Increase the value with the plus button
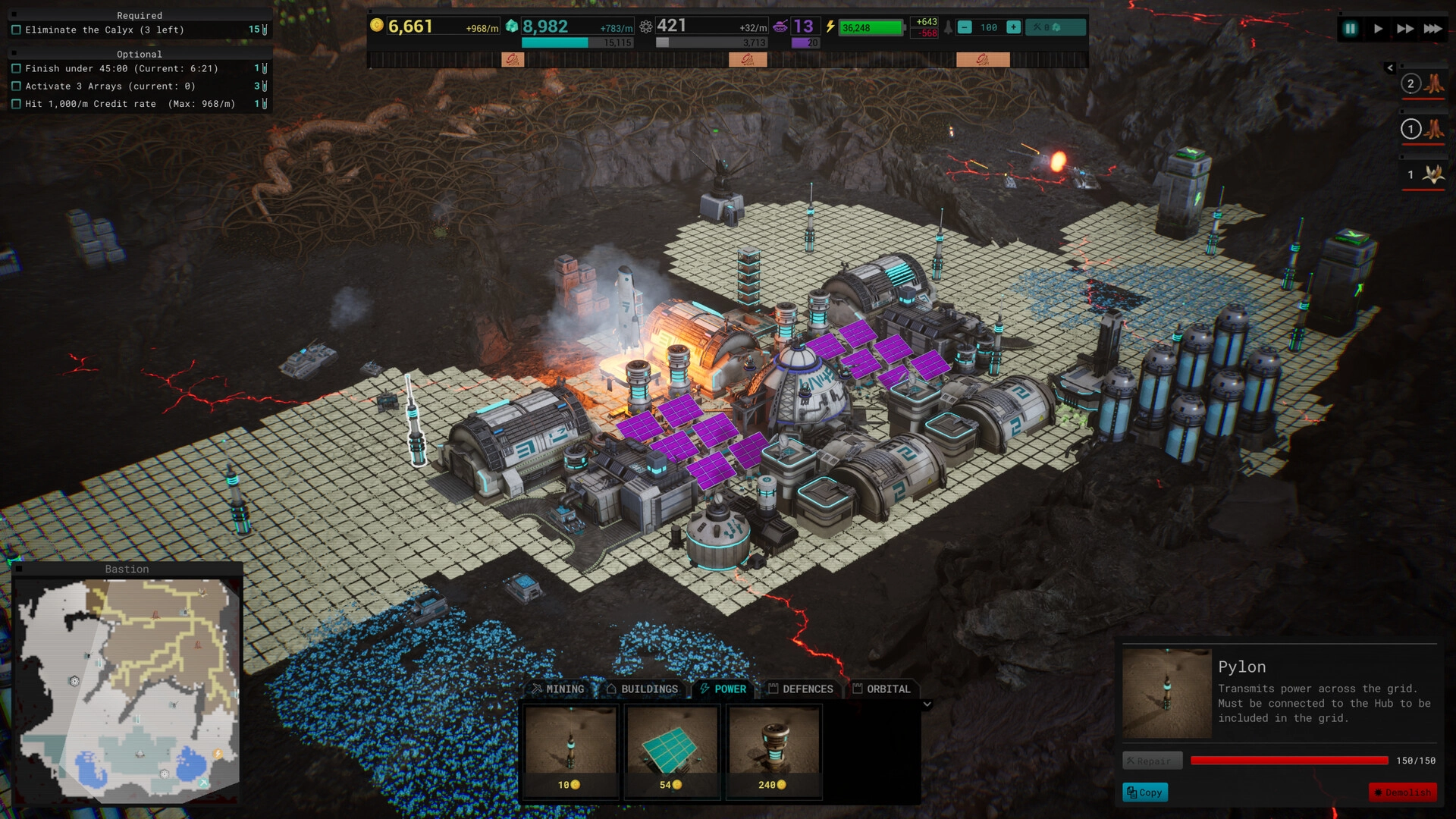Viewport: 1456px width, 819px height. (x=1013, y=27)
